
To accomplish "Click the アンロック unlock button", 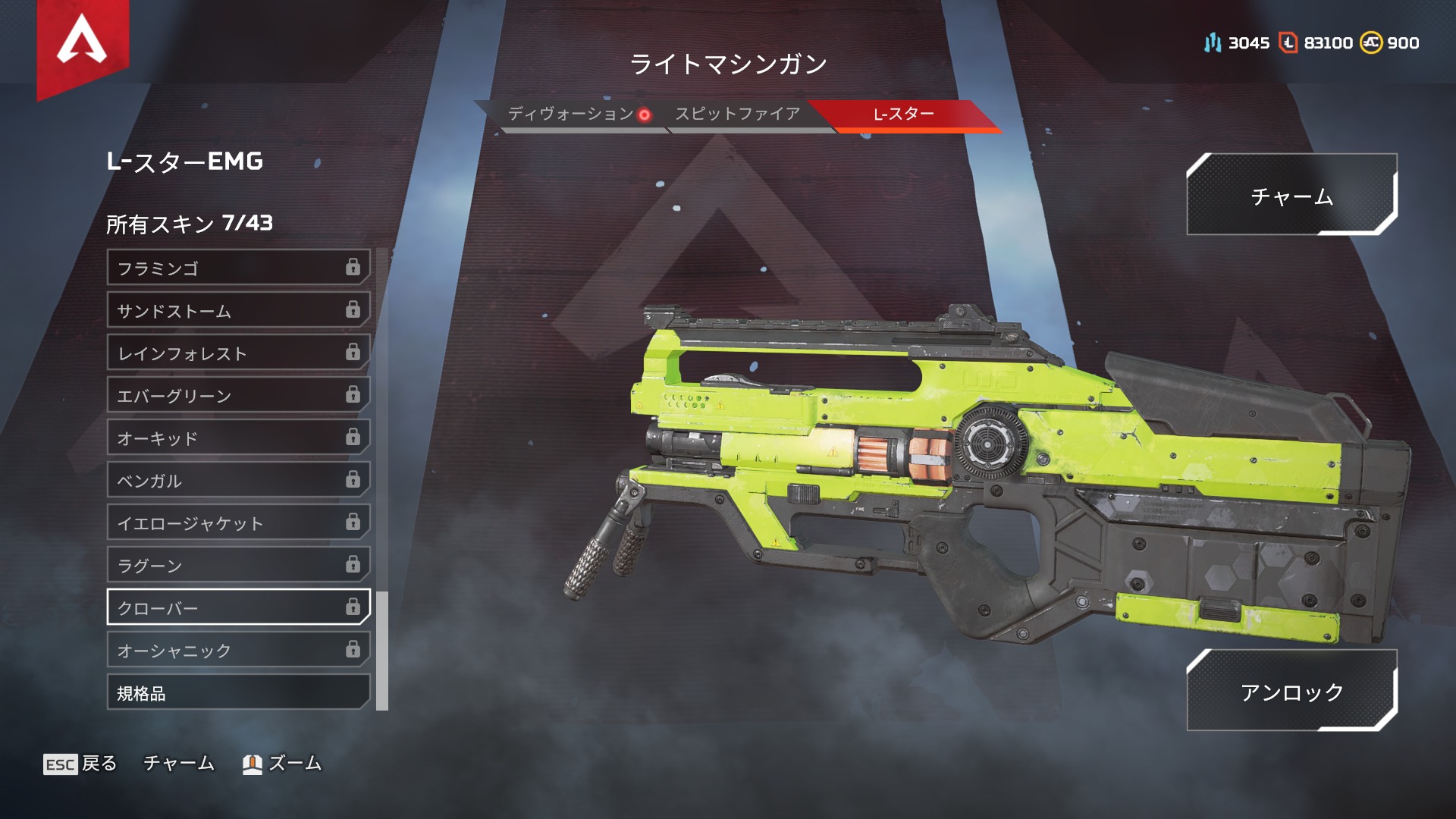I will tap(1291, 691).
